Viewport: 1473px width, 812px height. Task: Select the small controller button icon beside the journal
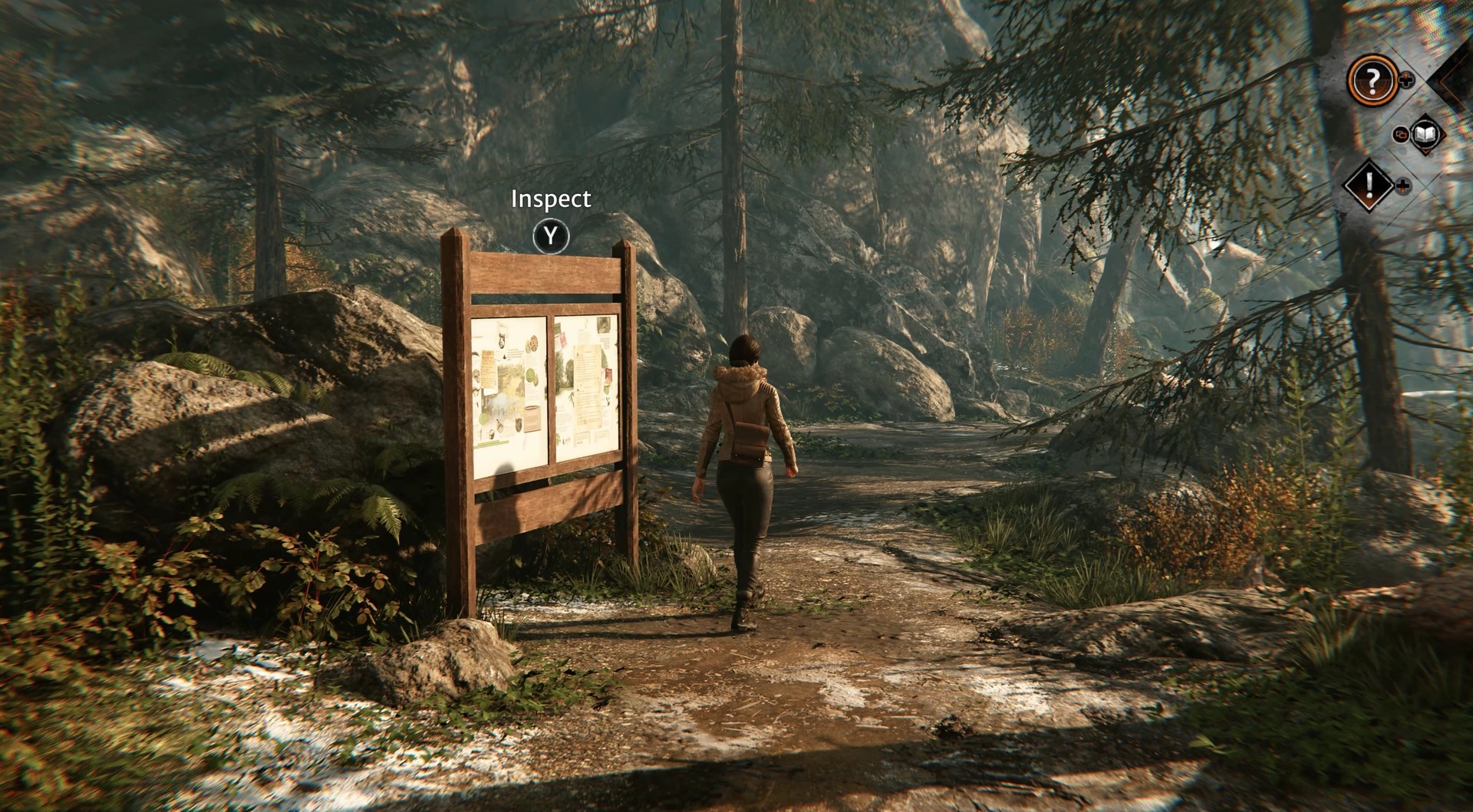click(1402, 133)
